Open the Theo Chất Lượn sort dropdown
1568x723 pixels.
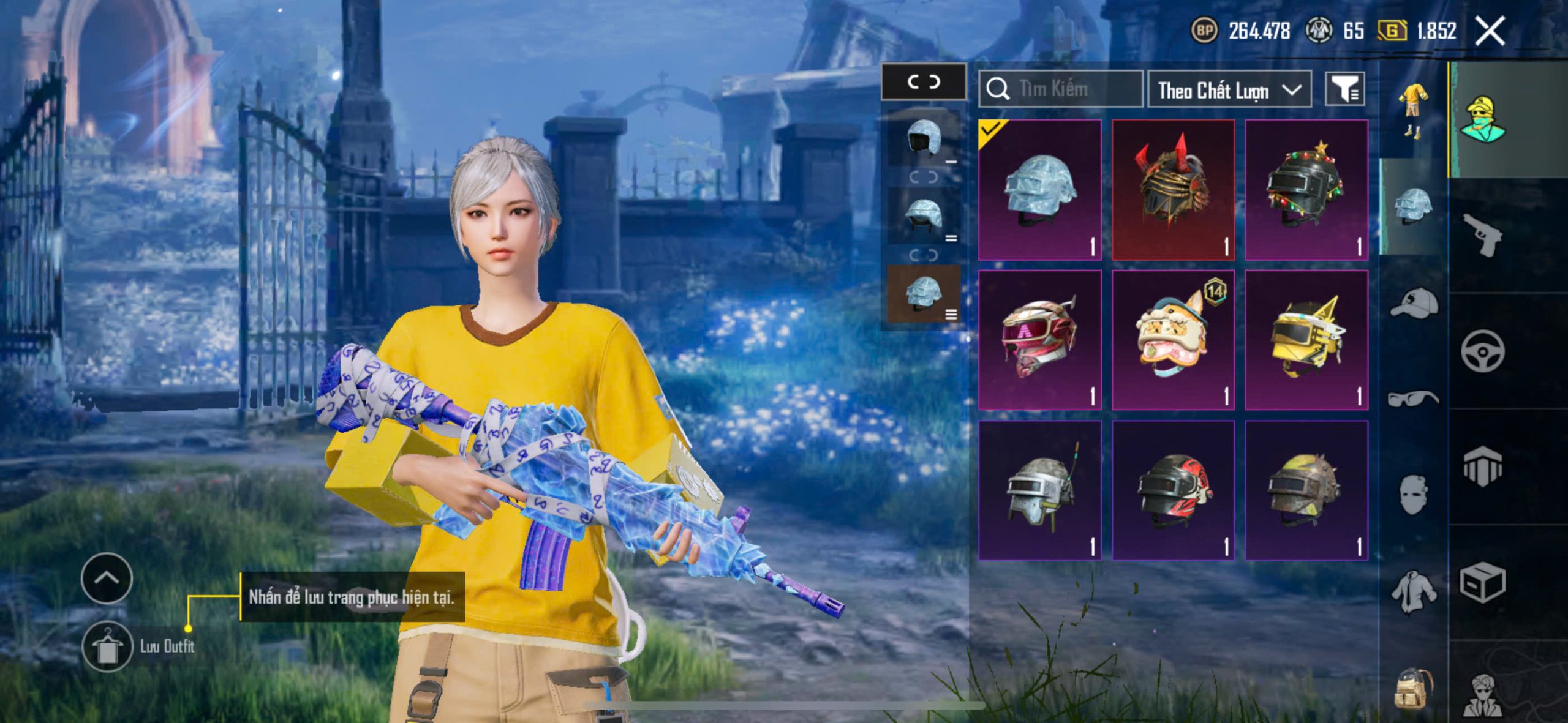pyautogui.click(x=1229, y=91)
